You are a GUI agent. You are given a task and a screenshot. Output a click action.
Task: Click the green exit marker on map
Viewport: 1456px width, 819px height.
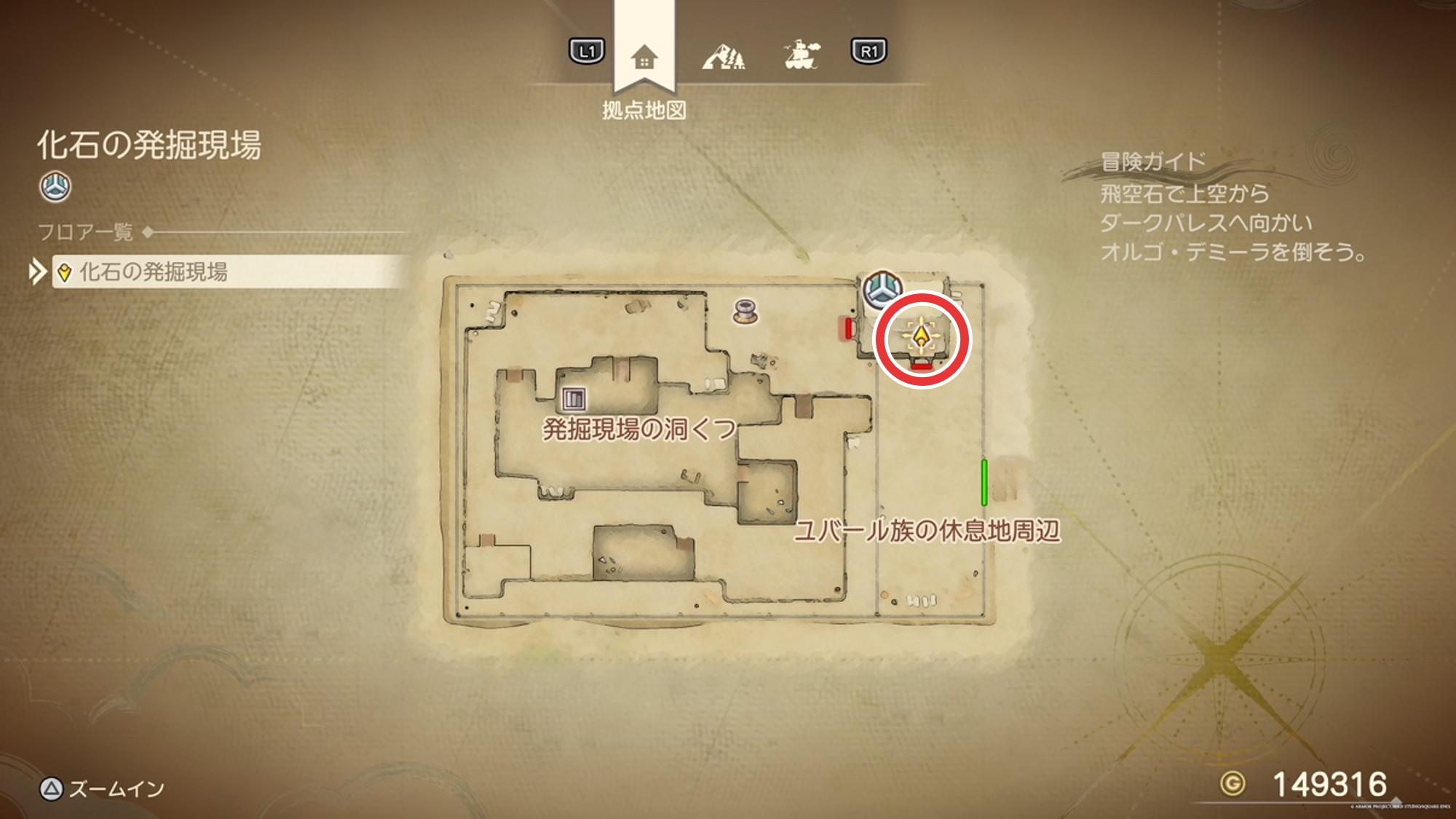point(984,482)
